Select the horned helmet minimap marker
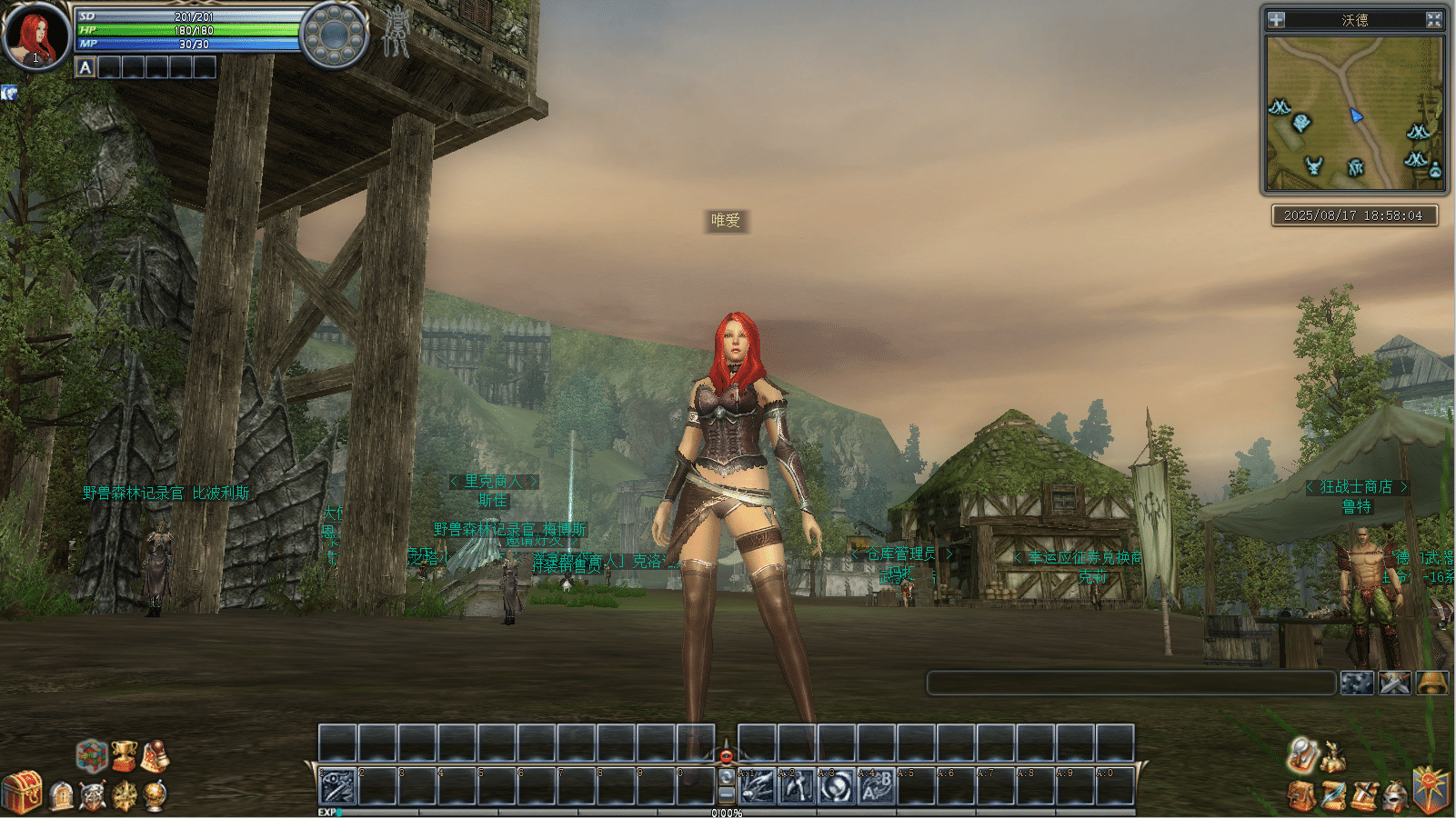 1314,165
